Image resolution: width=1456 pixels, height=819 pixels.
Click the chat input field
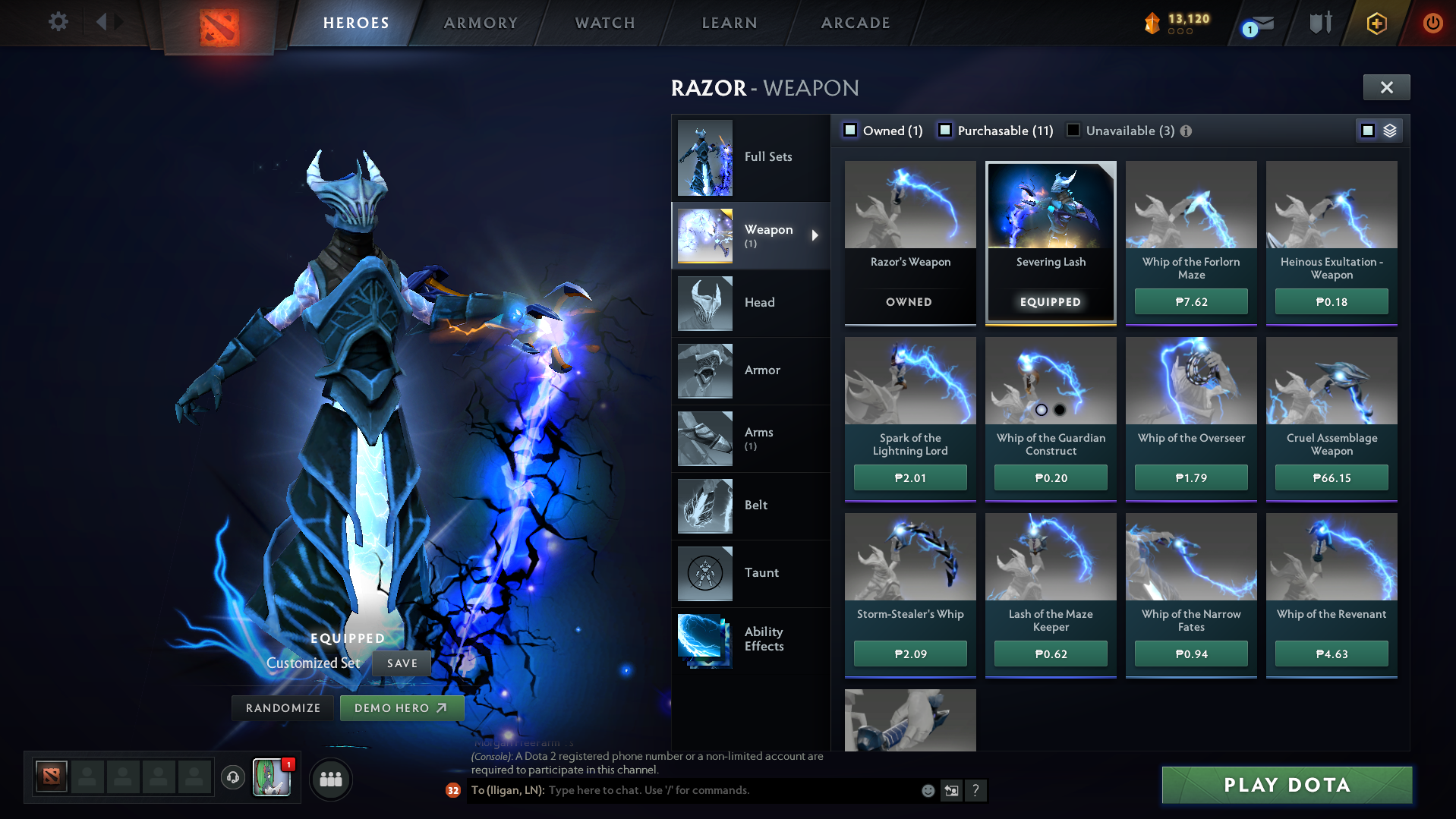pos(683,790)
